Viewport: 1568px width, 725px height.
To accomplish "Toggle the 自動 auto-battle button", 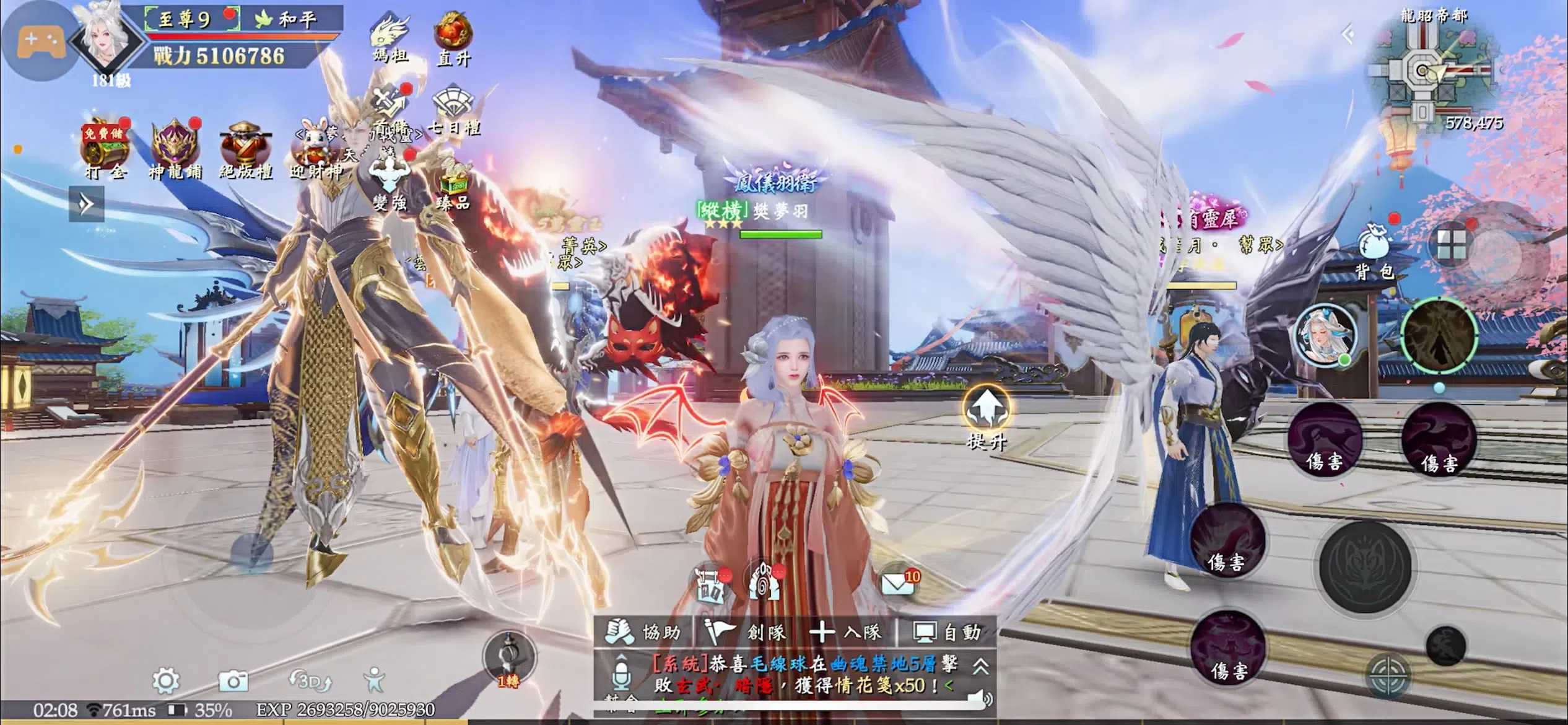I will [x=947, y=632].
